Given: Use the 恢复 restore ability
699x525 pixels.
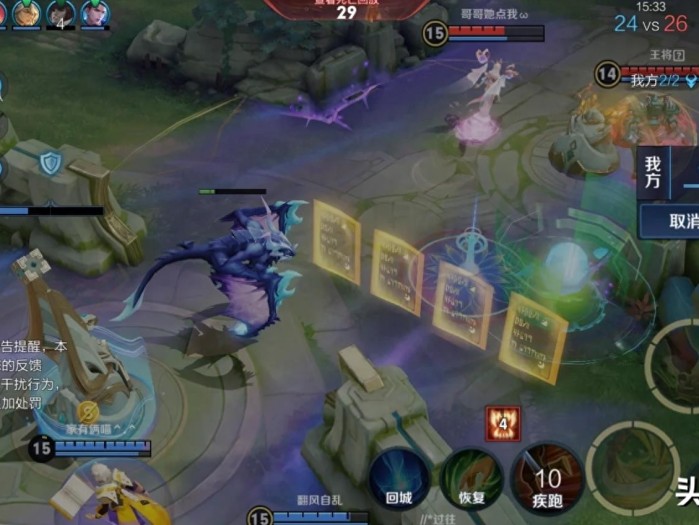Looking at the screenshot, I should 471,479.
